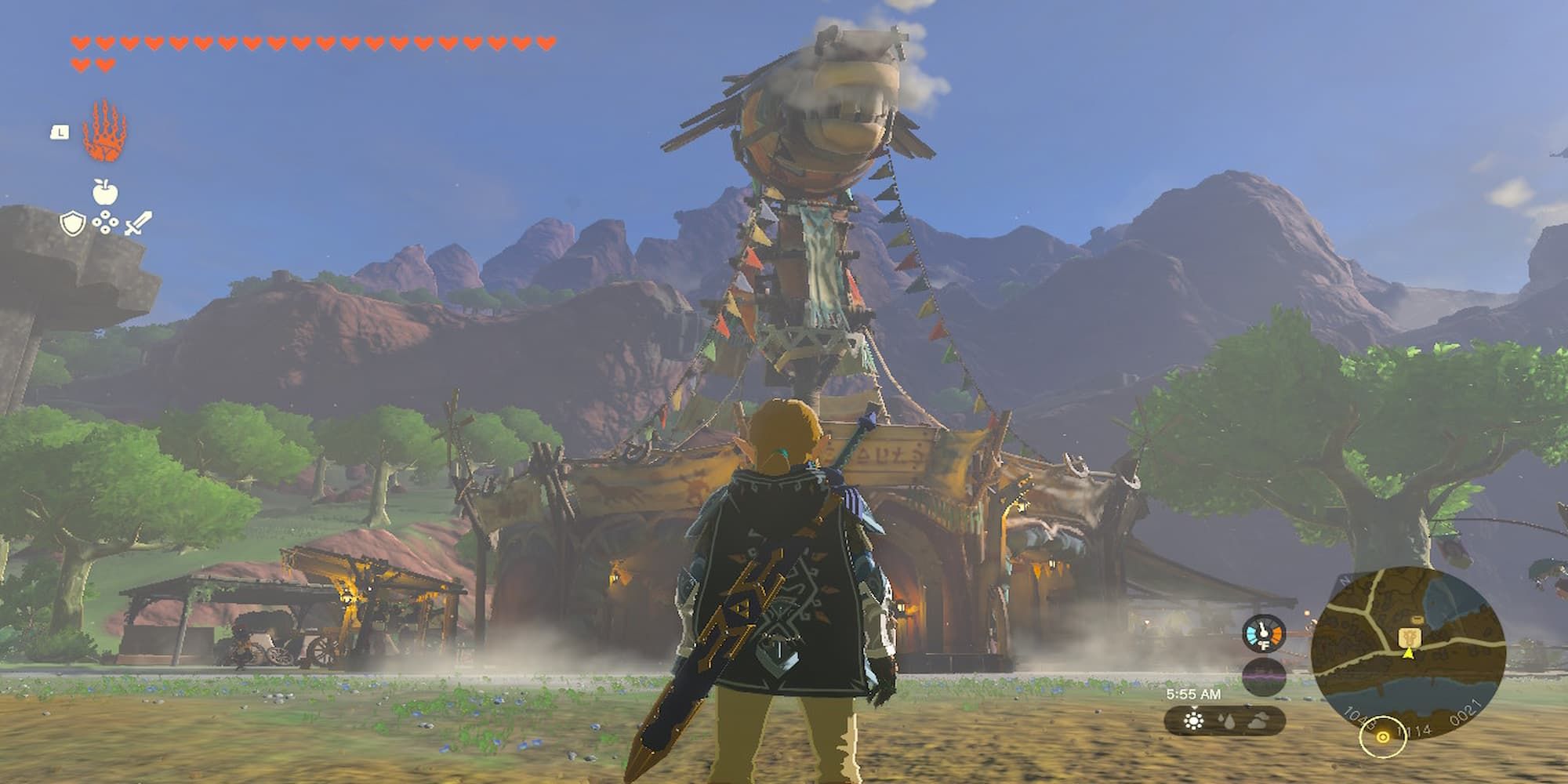The height and width of the screenshot is (784, 1568).
Task: Select the shield icon in the gear cluster
Action: click(72, 223)
